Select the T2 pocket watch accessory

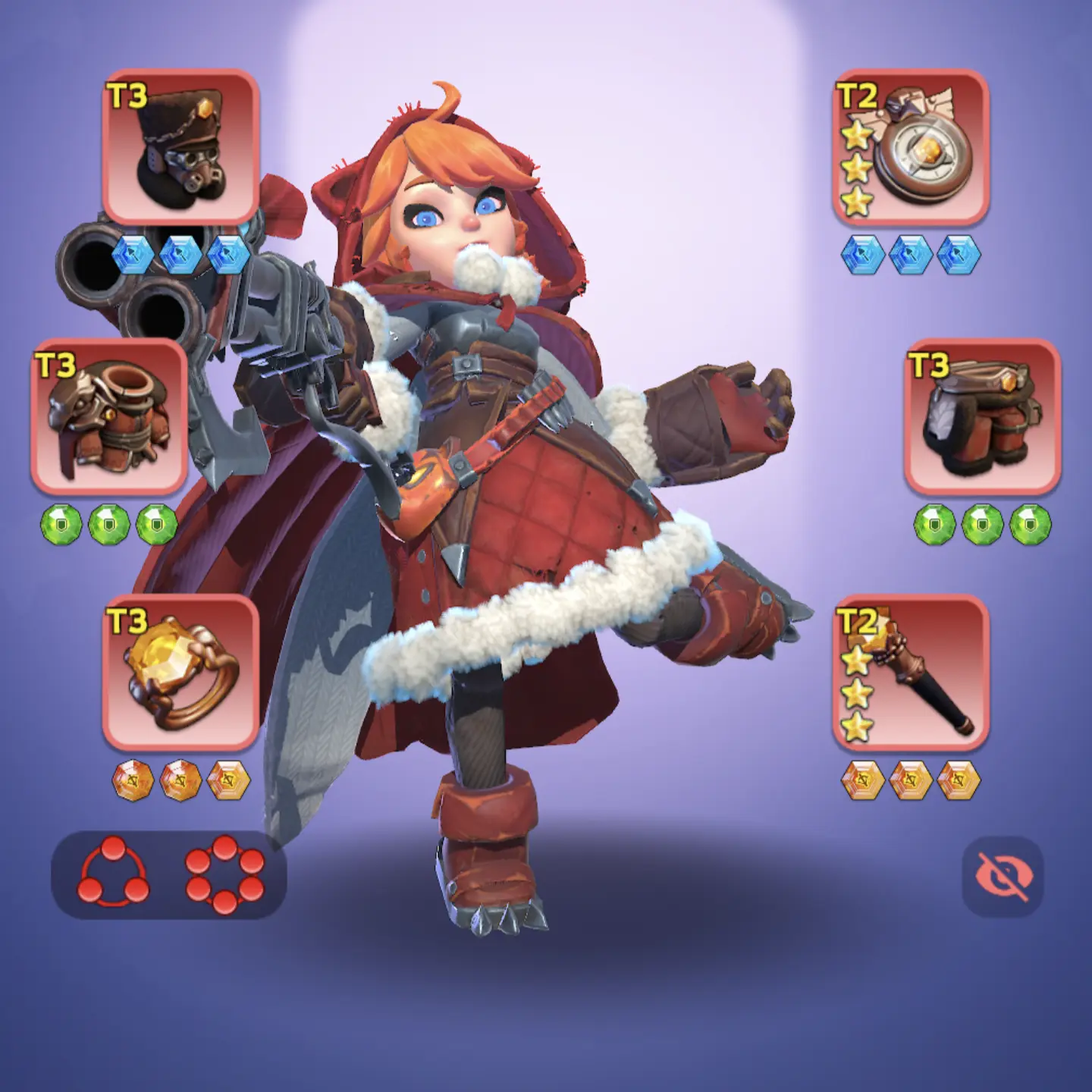tap(911, 146)
